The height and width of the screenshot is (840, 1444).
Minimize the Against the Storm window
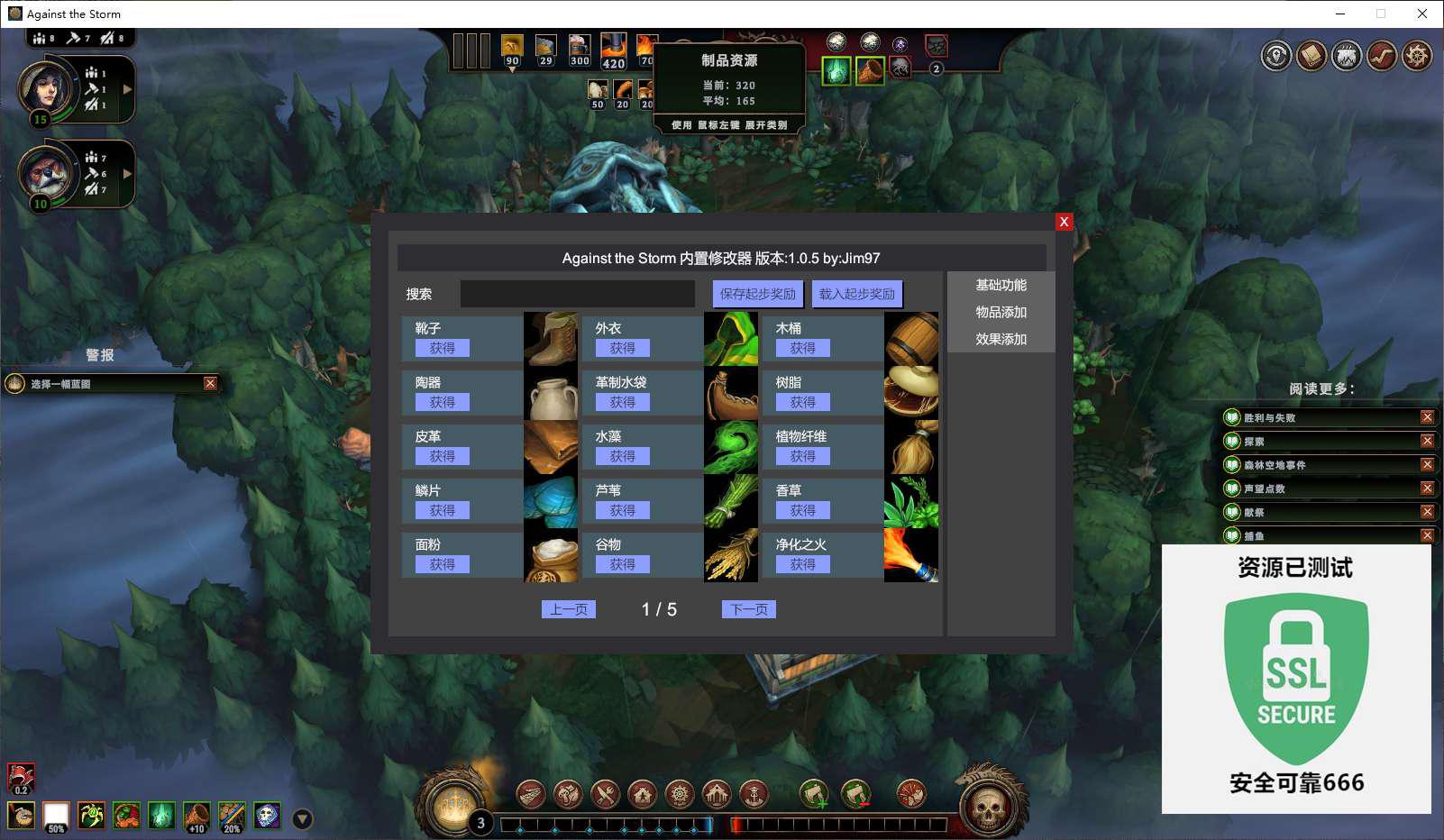point(1339,14)
